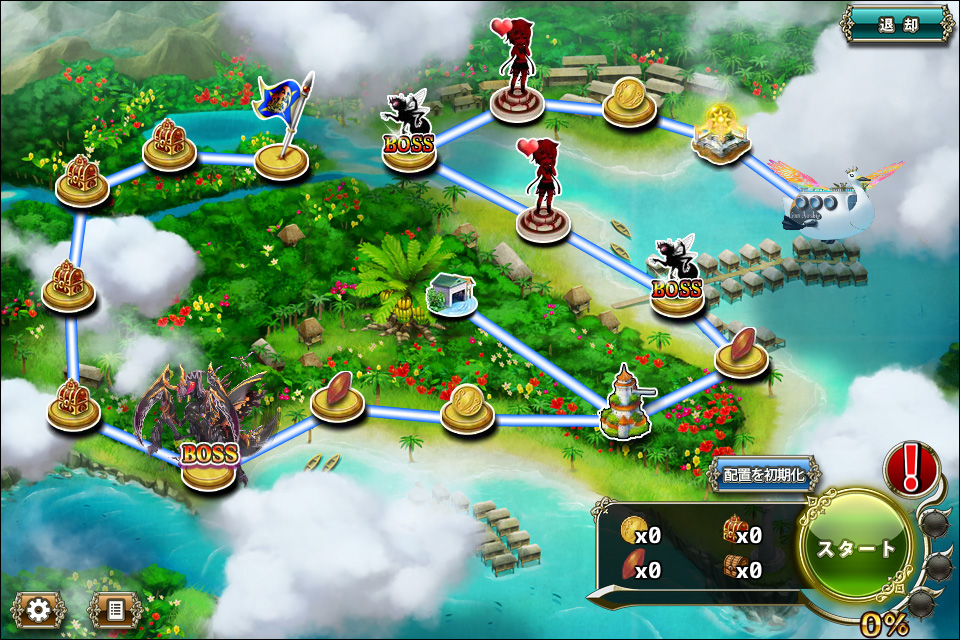The width and height of the screenshot is (960, 640).
Task: Click the 退却 retreat button
Action: pos(897,24)
